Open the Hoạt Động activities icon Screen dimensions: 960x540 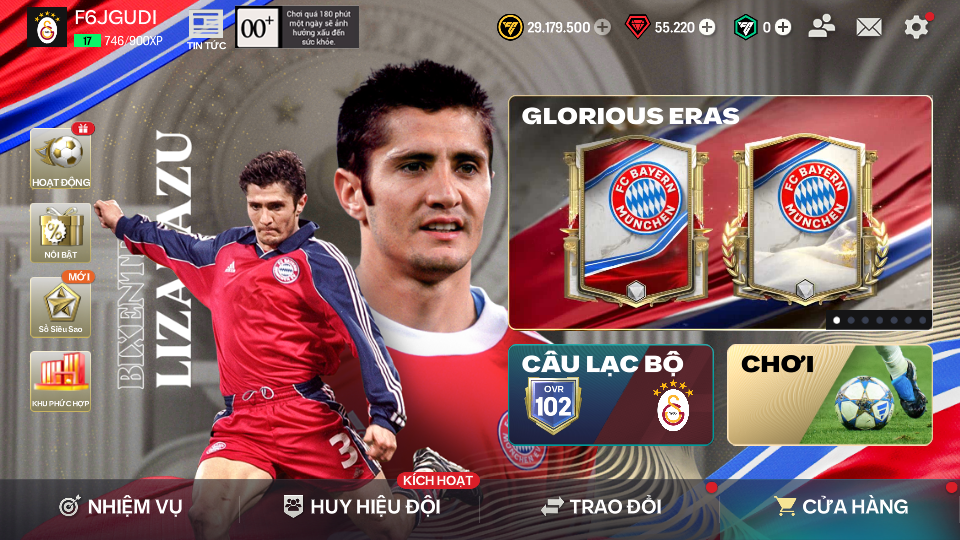[60, 159]
